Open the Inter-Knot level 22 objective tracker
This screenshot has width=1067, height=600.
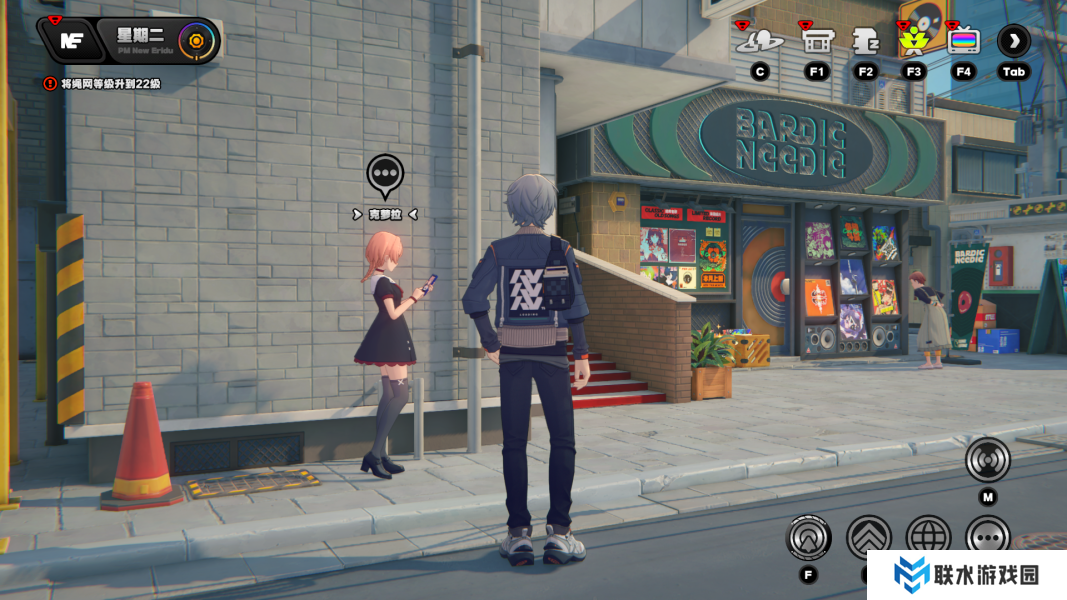tap(103, 84)
